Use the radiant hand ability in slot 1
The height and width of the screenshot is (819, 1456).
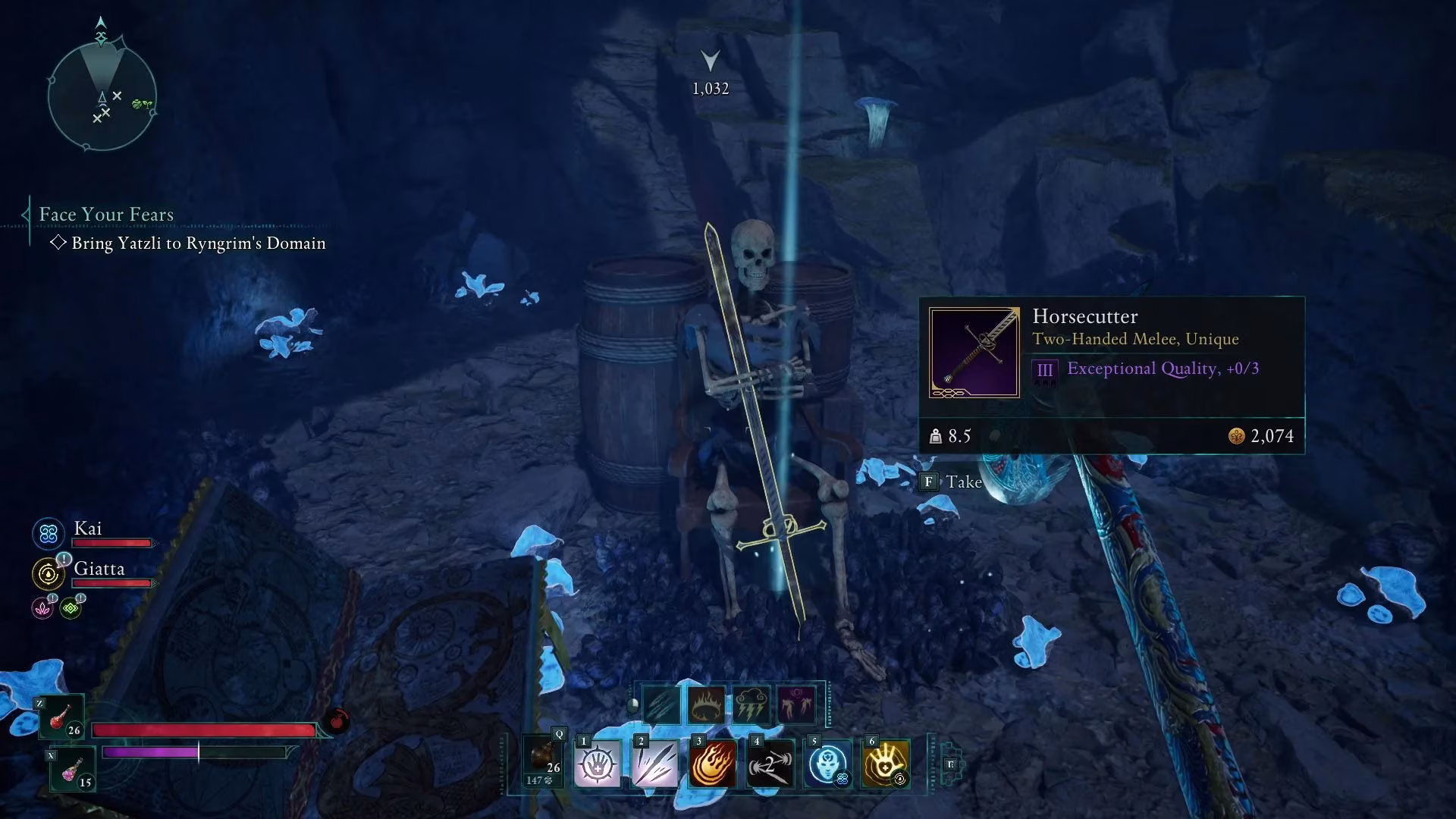(598, 764)
